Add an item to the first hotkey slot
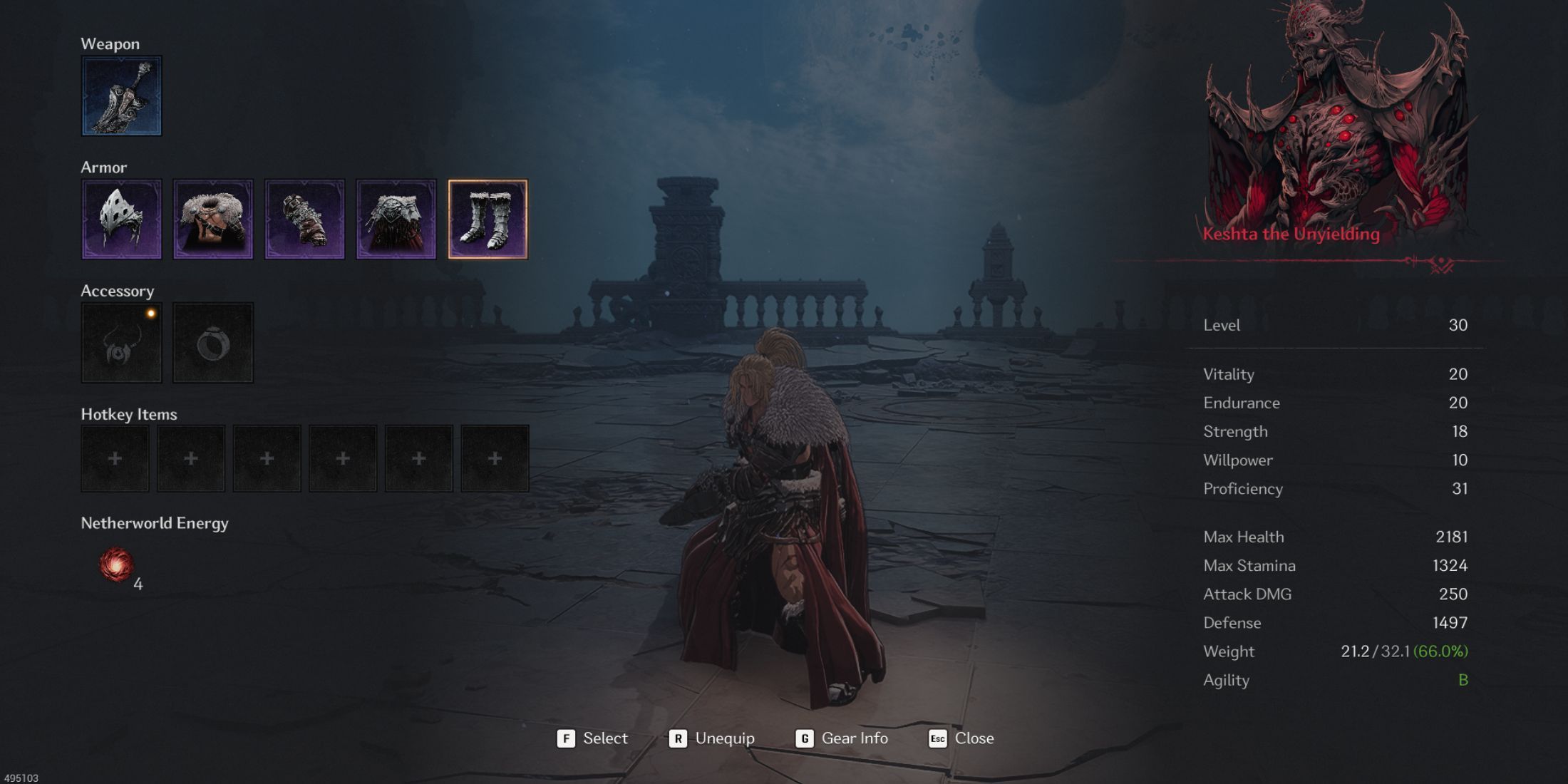This screenshot has width=1568, height=784. pos(115,458)
